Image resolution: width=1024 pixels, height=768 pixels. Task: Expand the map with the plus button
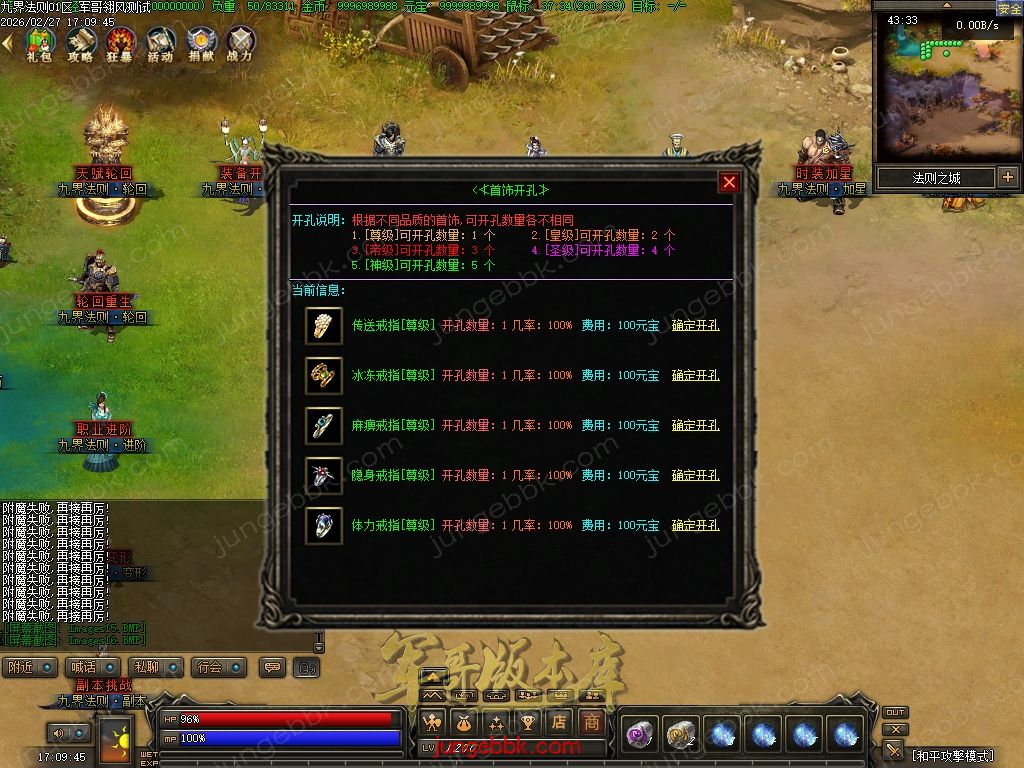tap(1007, 178)
